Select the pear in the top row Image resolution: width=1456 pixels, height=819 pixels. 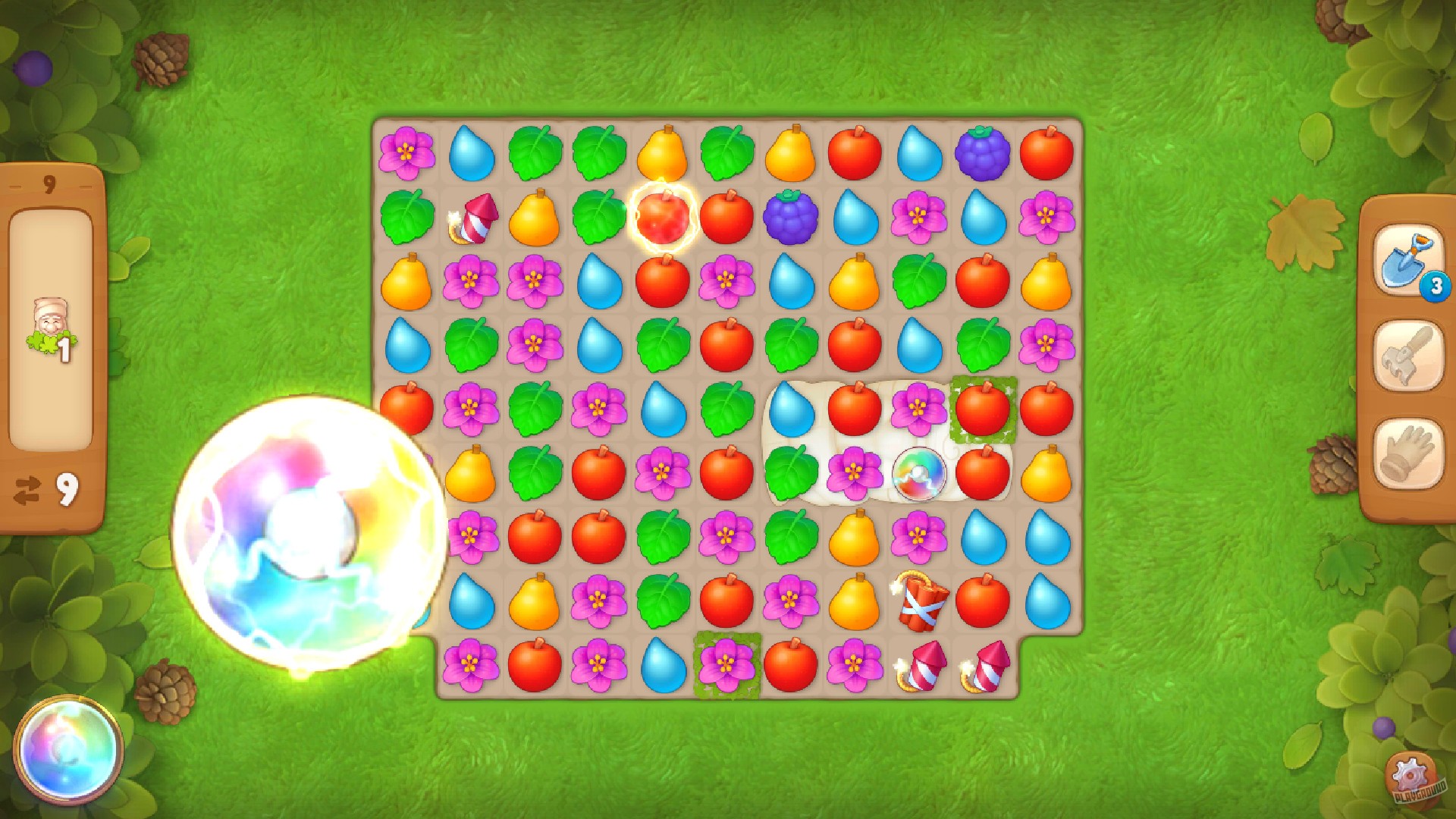point(662,152)
